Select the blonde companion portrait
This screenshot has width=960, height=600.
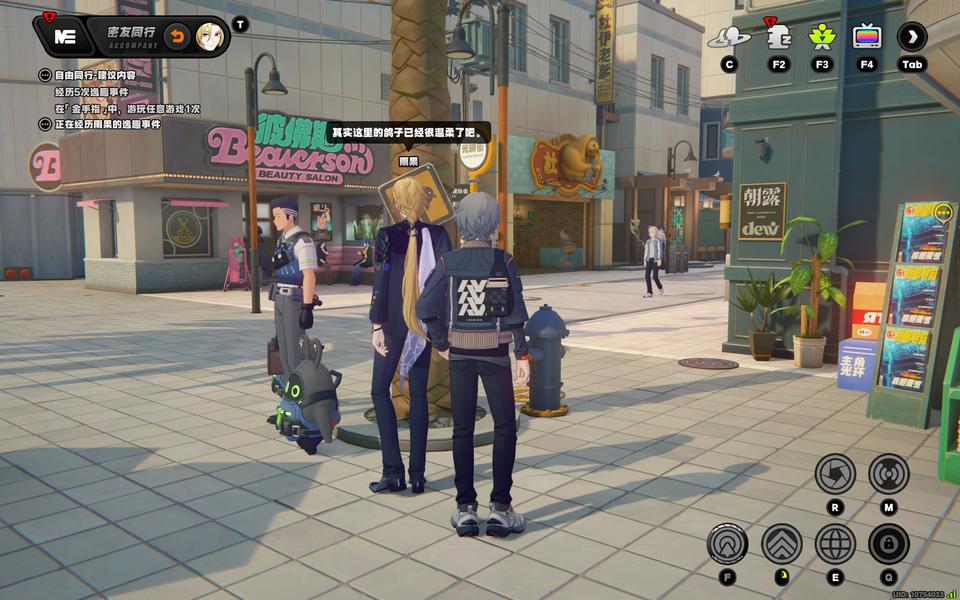(209, 37)
